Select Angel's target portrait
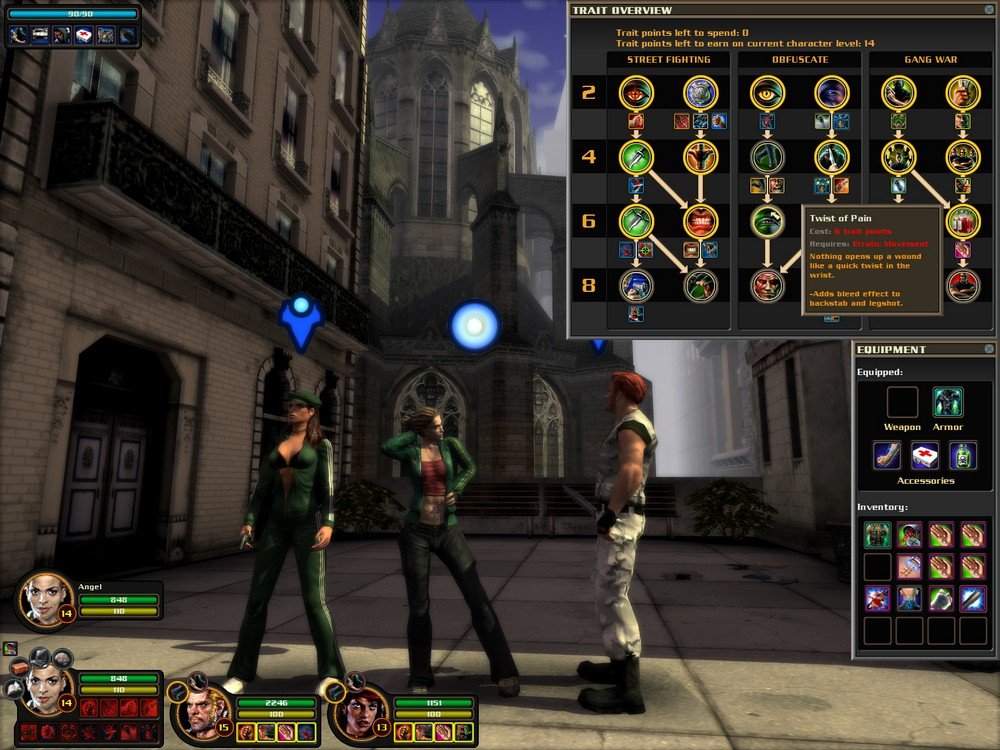Image resolution: width=1000 pixels, height=750 pixels. point(44,599)
